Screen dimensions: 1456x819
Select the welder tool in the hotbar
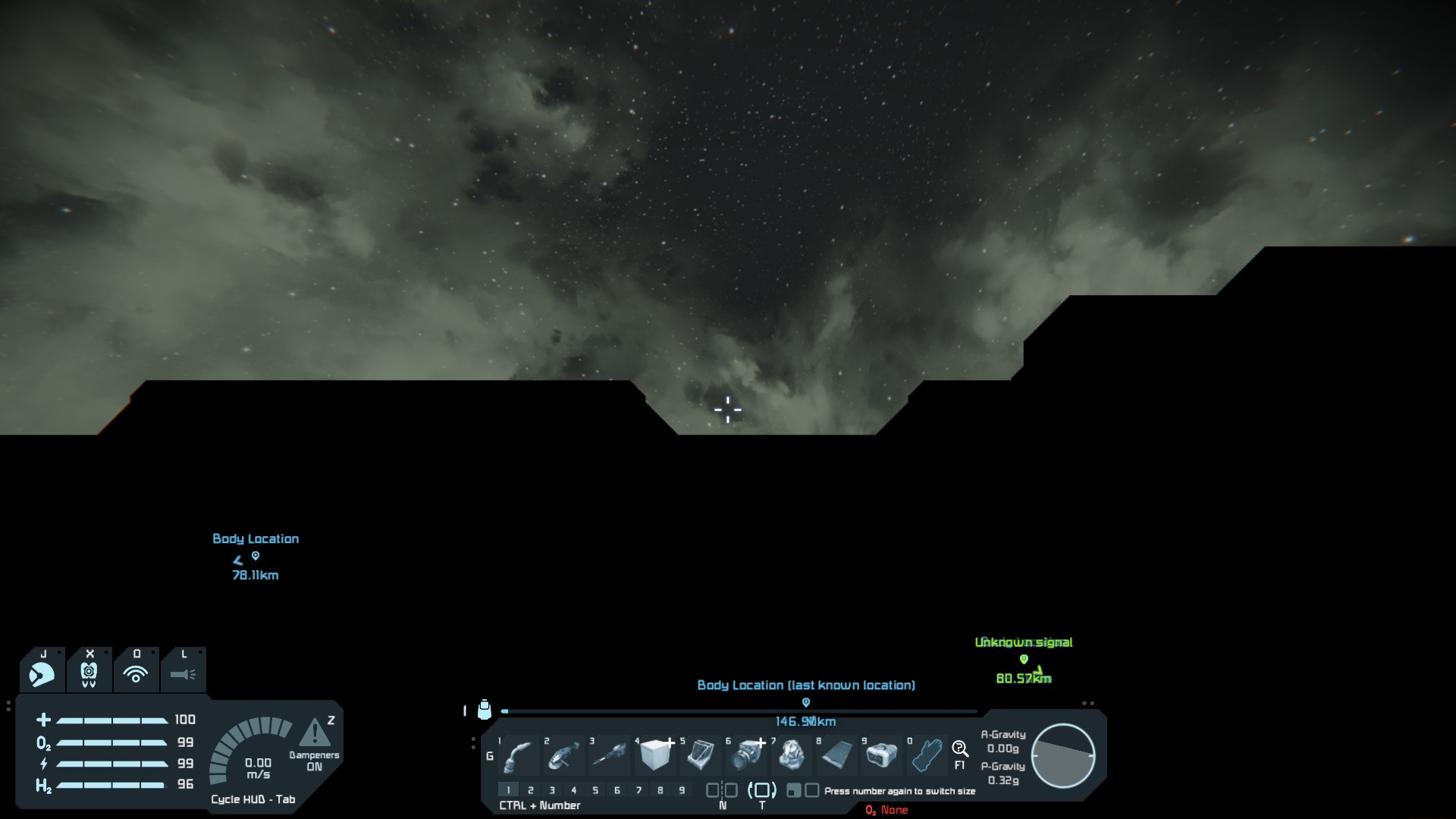(518, 755)
